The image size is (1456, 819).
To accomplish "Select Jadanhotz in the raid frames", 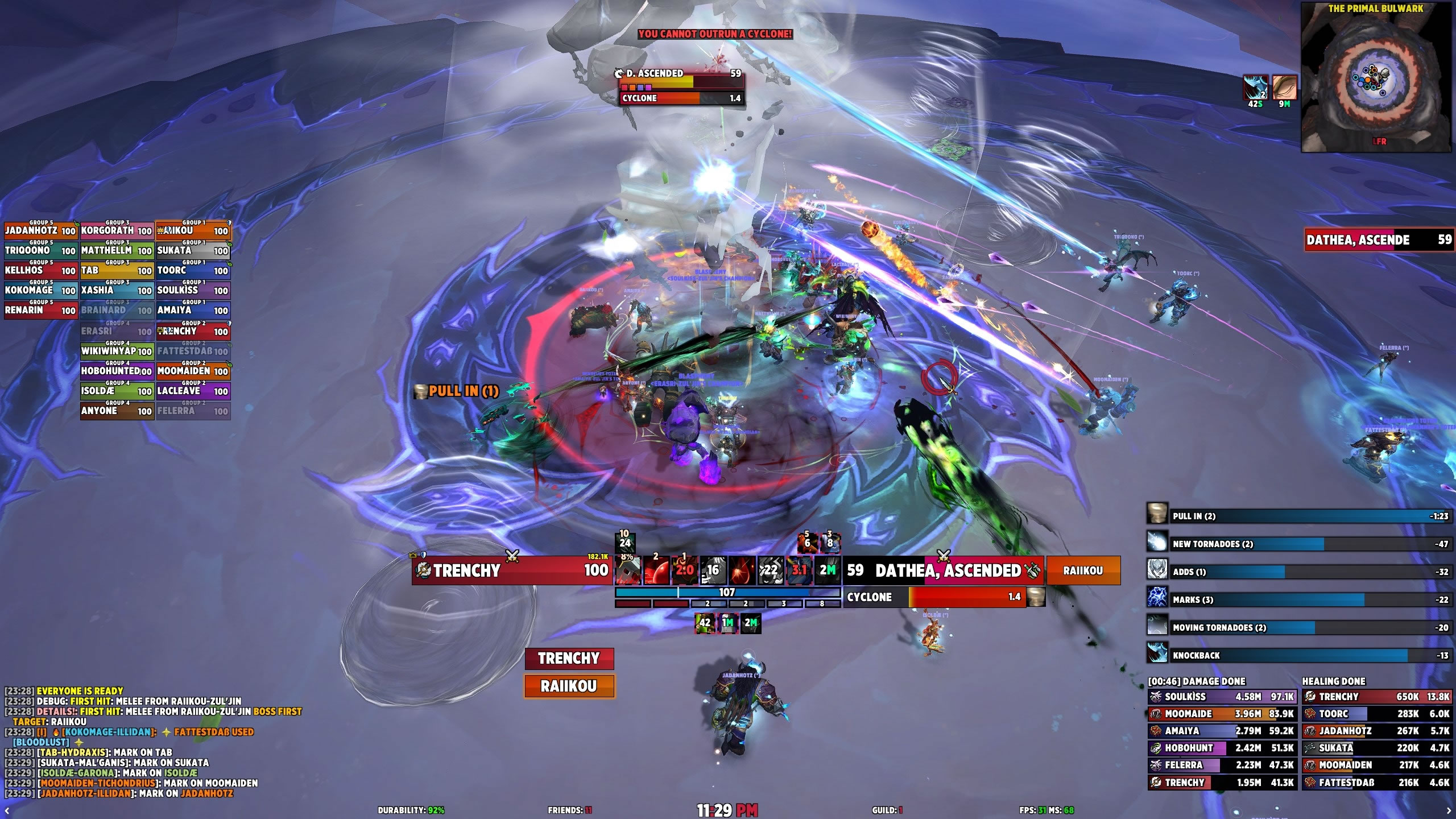I will coord(40,231).
